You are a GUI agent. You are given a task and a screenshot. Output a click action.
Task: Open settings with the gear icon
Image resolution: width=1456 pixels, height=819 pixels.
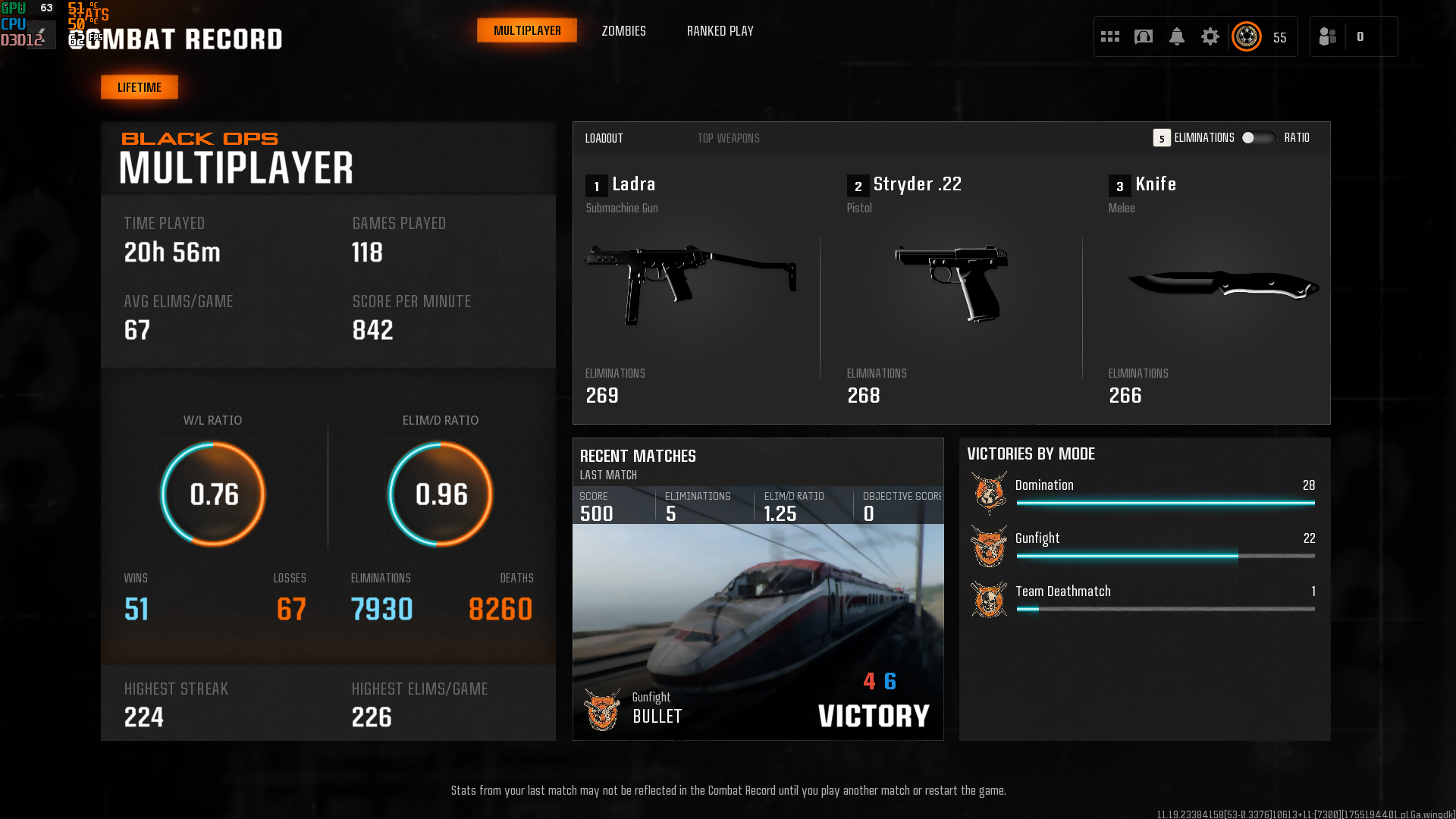(1210, 36)
